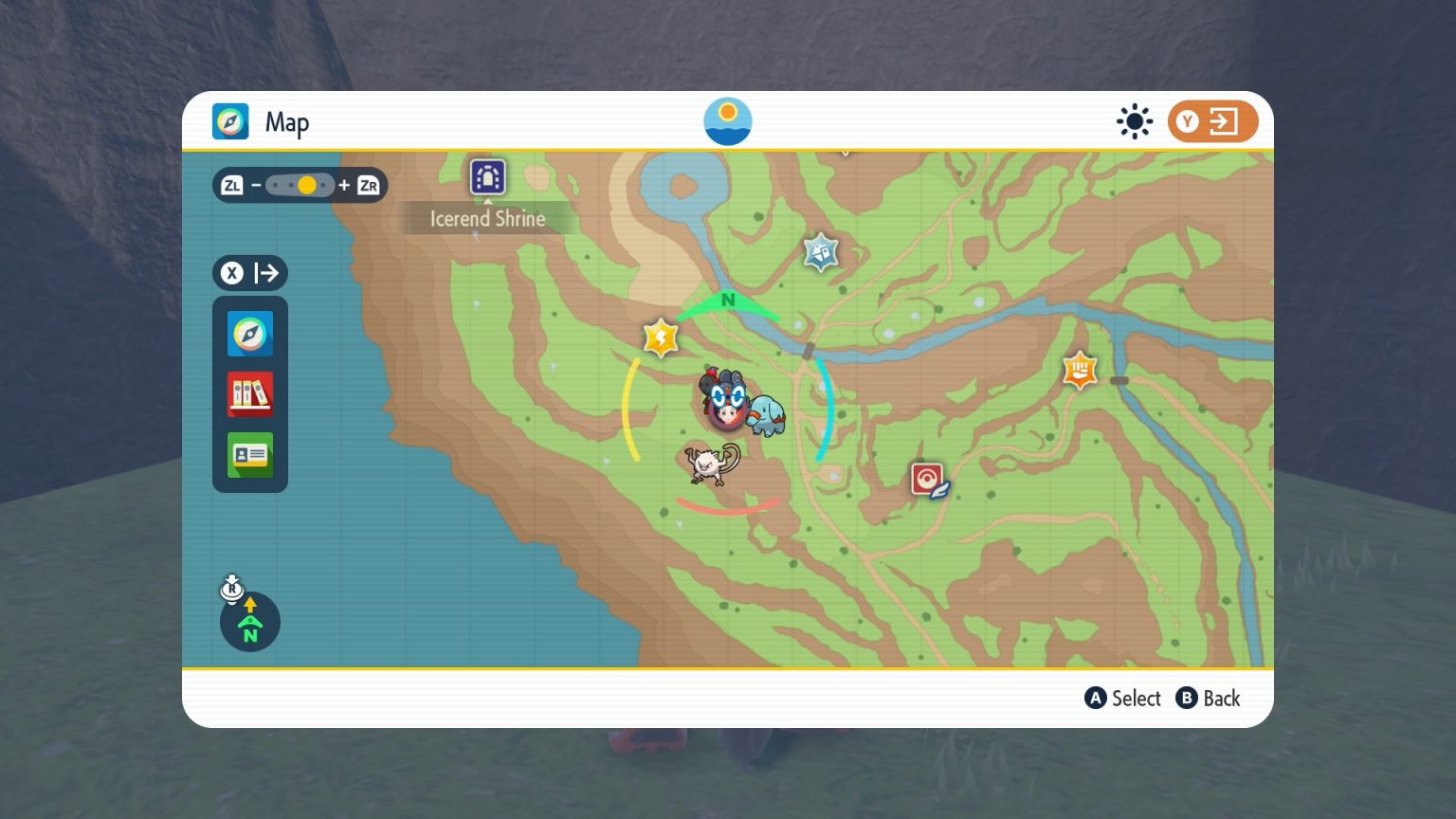Open the Y exit option at top right
This screenshot has width=1456, height=819.
coord(1212,121)
